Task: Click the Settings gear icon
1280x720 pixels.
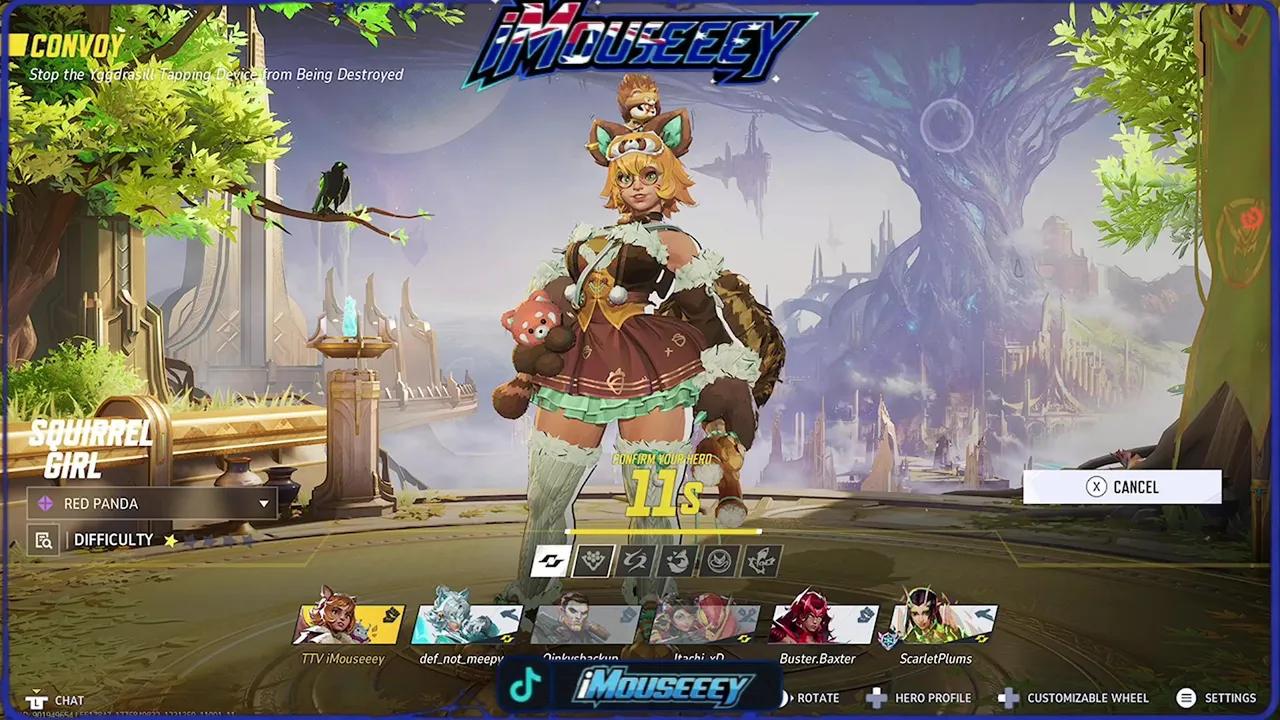Action: point(1187,698)
